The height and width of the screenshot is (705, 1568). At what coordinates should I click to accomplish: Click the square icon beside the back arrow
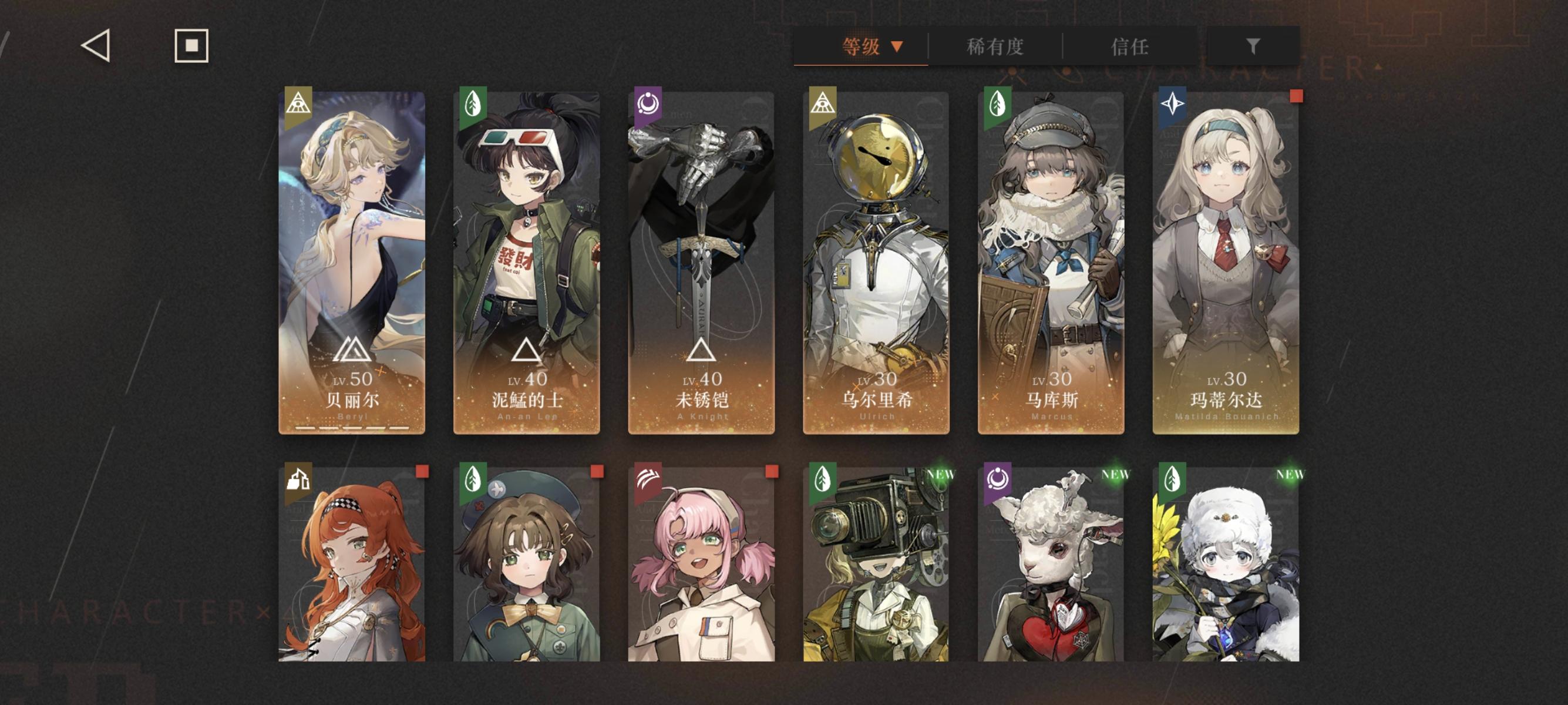point(190,46)
